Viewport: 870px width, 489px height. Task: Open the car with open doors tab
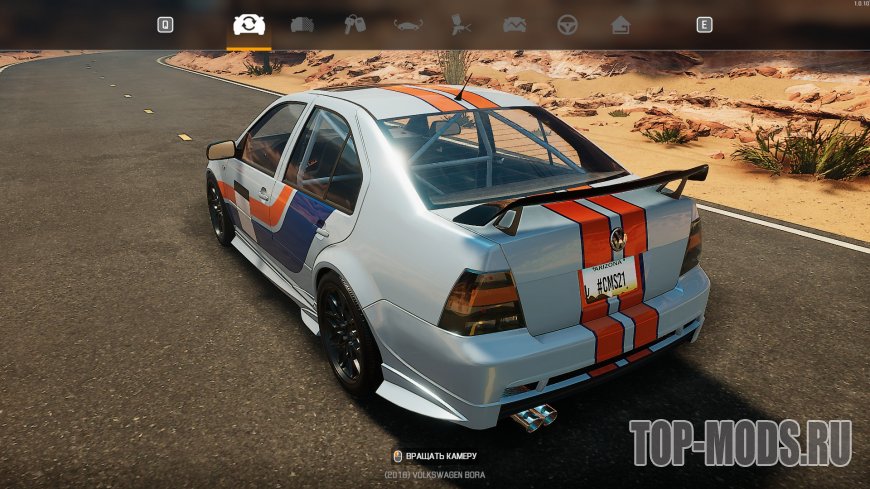(302, 25)
